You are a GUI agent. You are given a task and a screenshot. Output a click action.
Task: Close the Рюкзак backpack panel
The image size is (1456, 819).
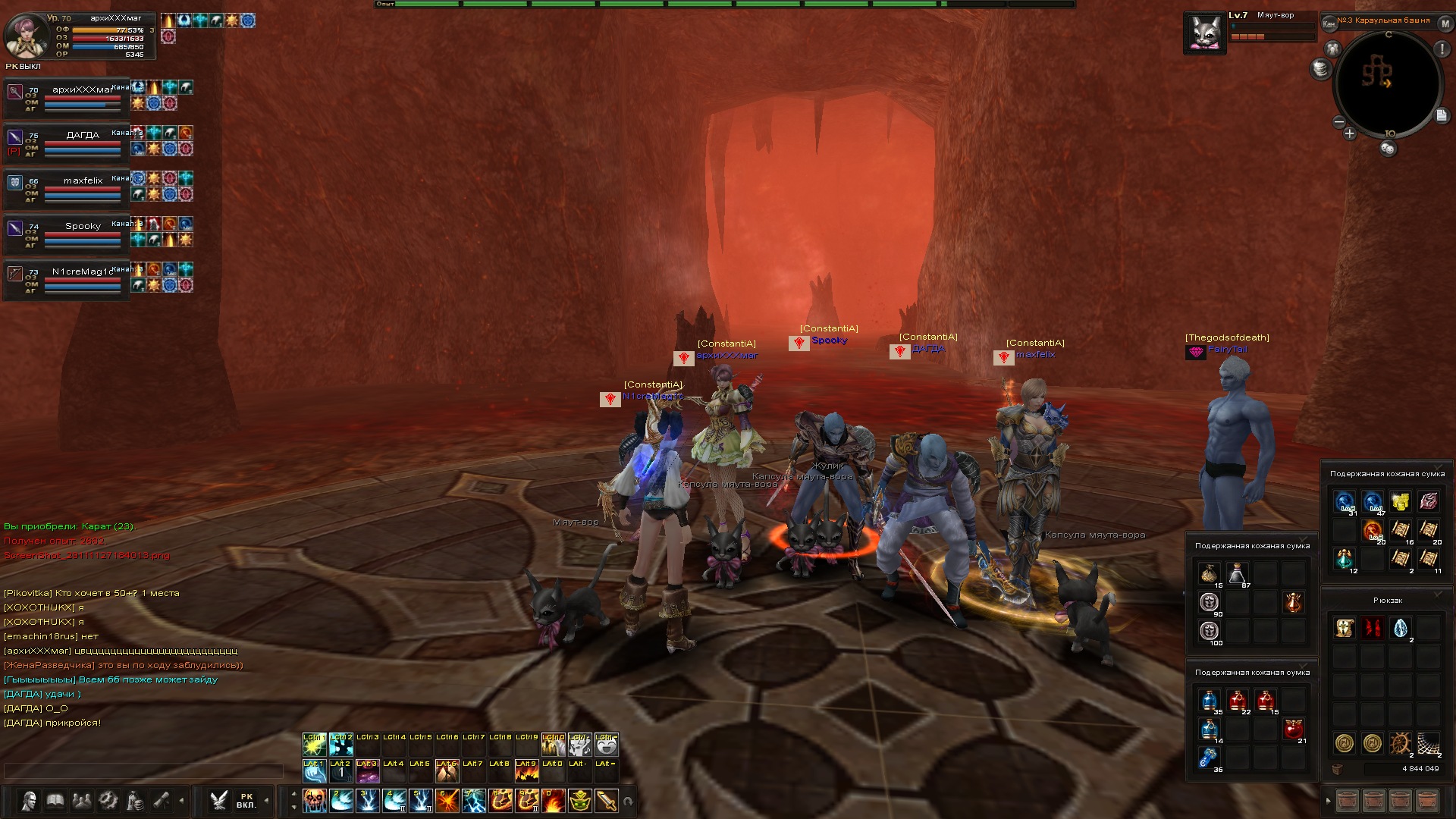click(1439, 595)
